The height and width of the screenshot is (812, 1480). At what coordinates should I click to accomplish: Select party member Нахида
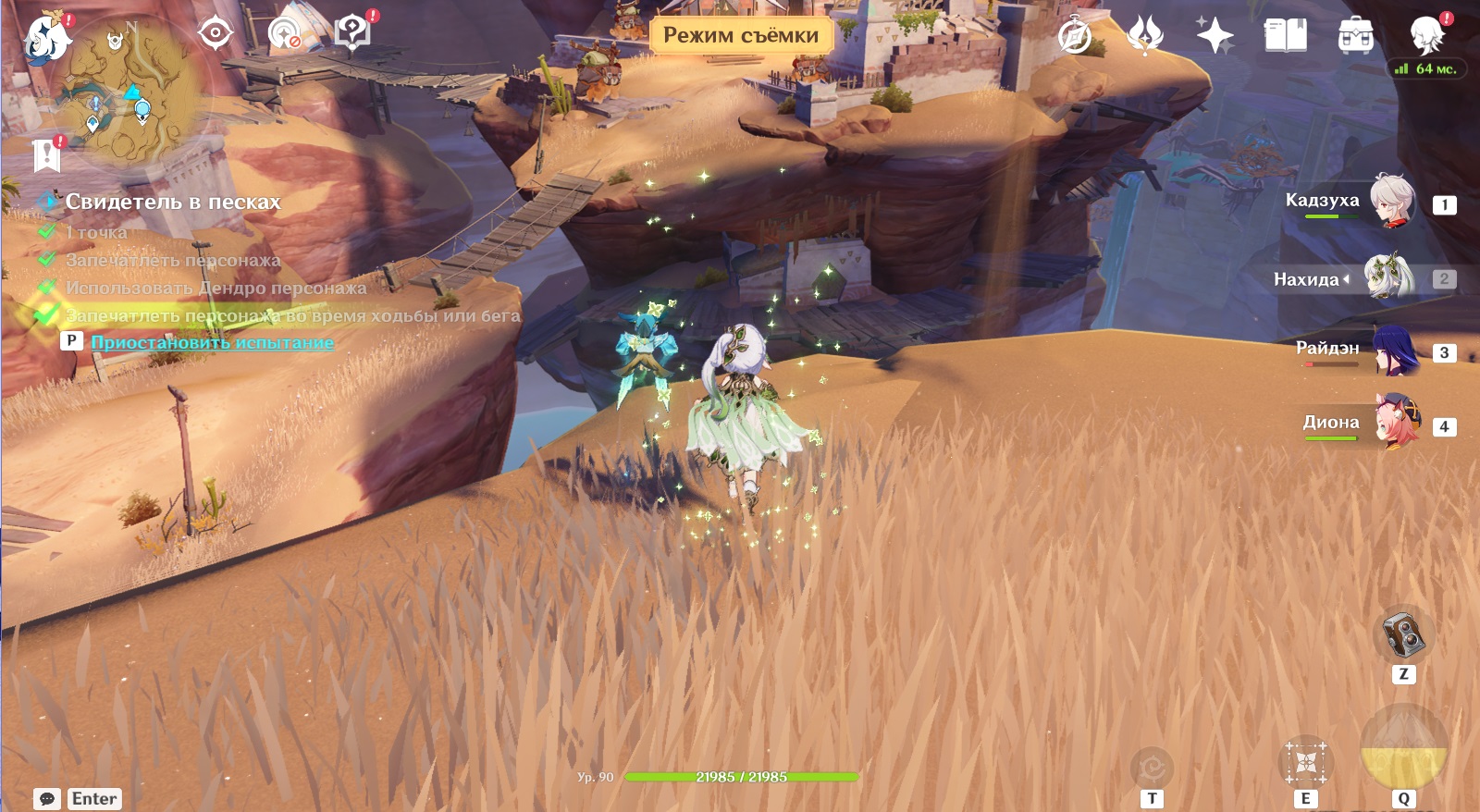pyautogui.click(x=1387, y=277)
